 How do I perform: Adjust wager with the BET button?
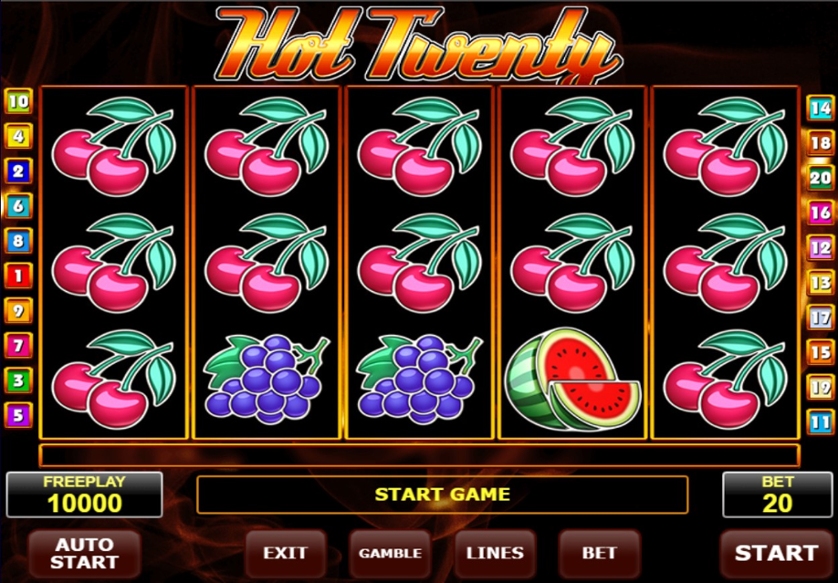point(600,552)
